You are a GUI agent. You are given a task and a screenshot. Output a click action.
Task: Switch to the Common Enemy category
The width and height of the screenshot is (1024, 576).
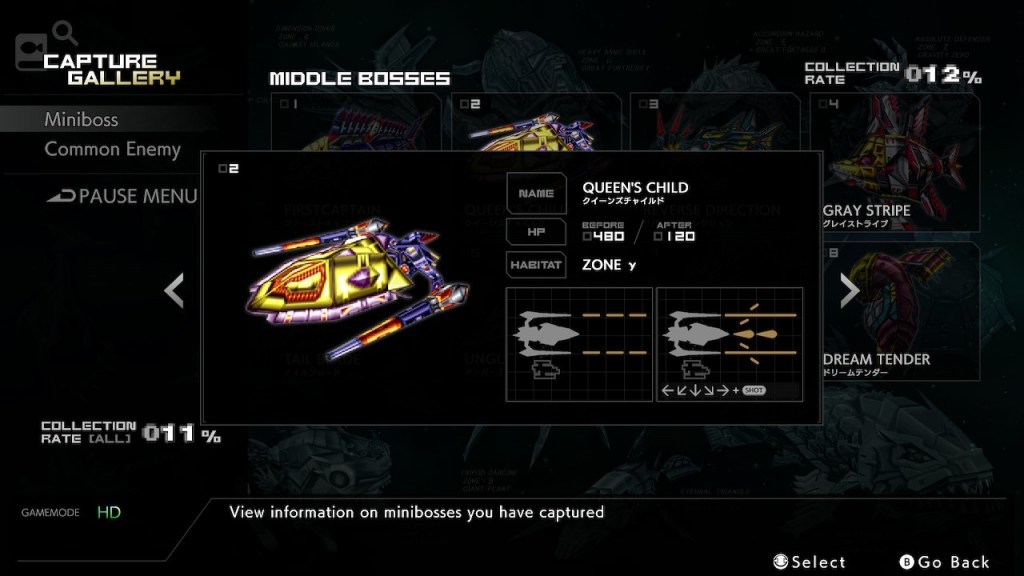[x=112, y=149]
